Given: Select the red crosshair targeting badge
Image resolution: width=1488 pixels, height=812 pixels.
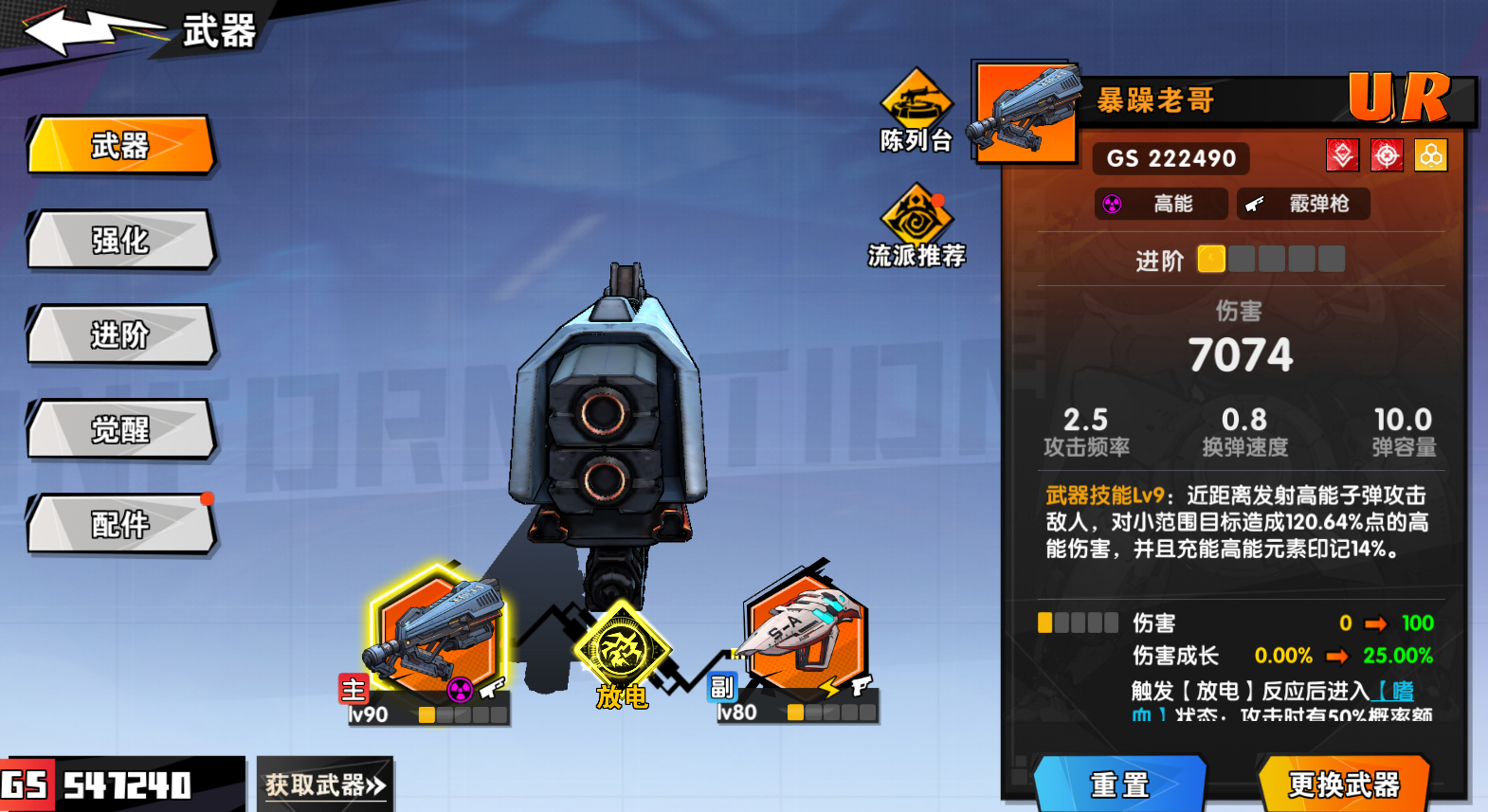Looking at the screenshot, I should point(1386,154).
